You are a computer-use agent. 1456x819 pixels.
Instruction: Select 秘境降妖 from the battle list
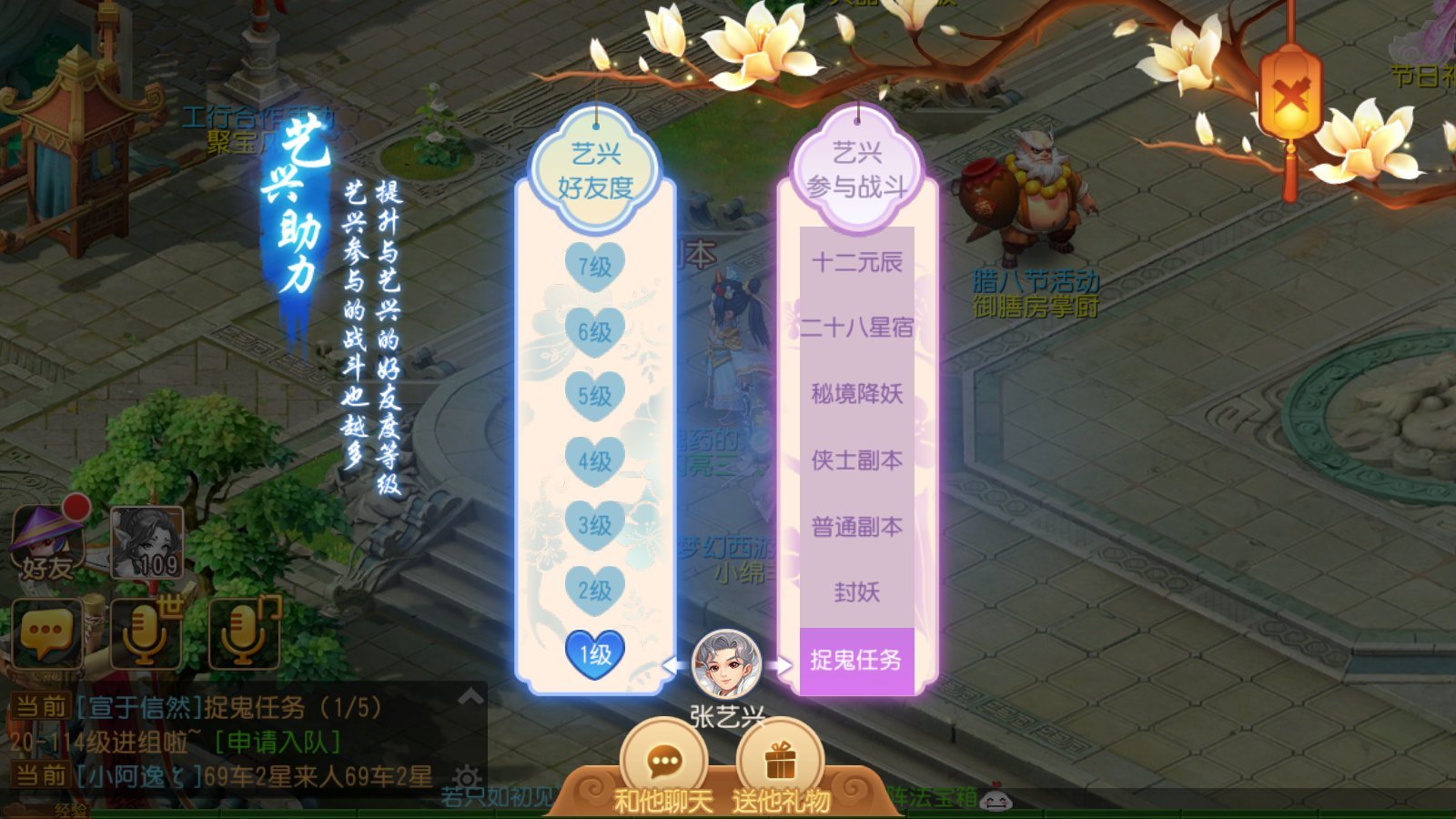coord(855,394)
